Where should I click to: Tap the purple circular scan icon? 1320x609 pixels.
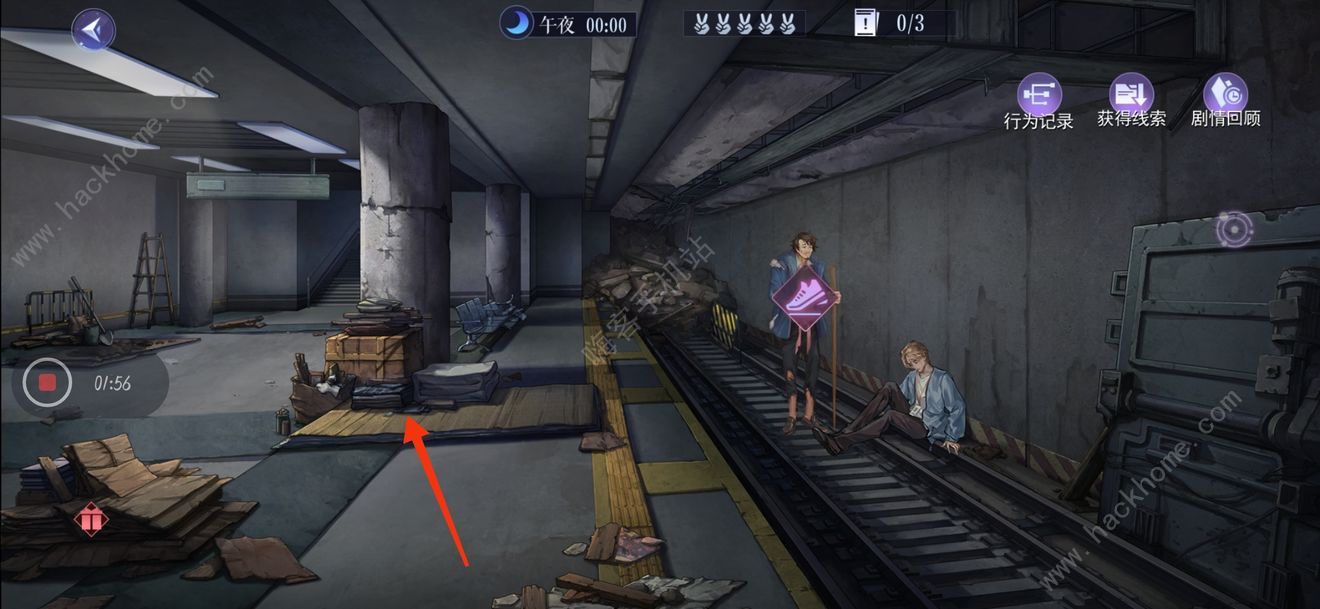(1232, 230)
